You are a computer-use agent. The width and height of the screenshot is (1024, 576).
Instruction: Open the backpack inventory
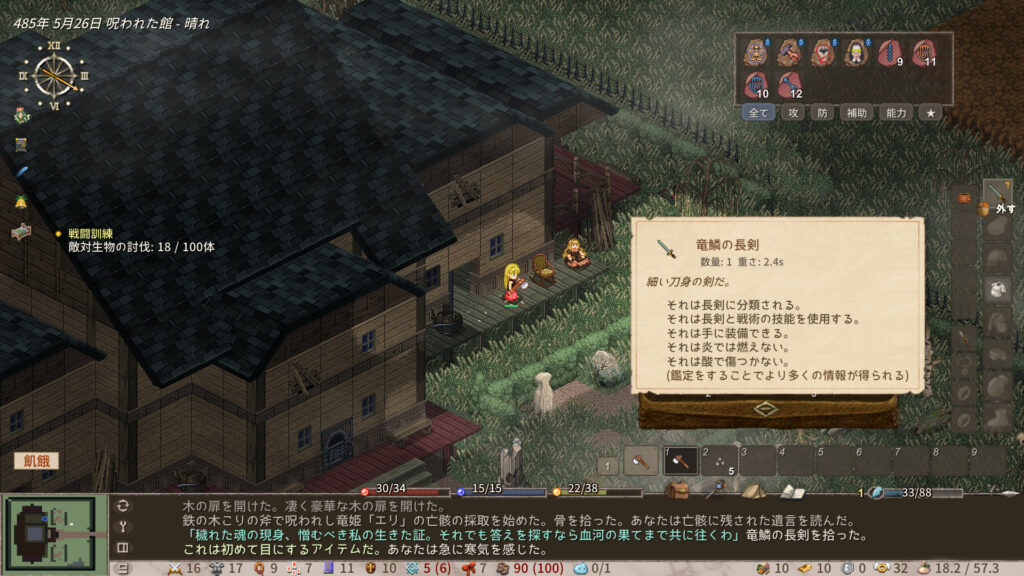[679, 491]
